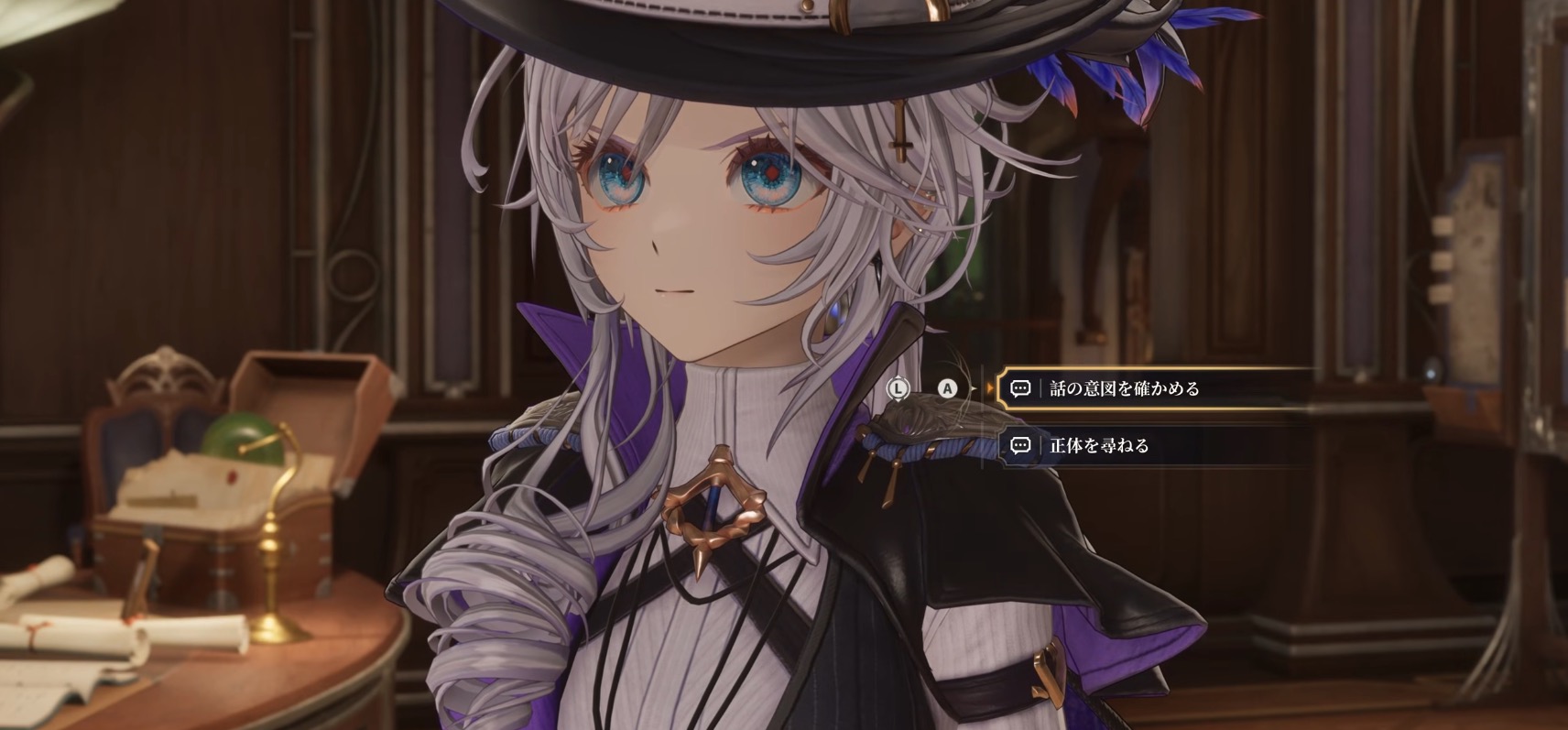Viewport: 1568px width, 730px height.
Task: Click the down arrow below the L stick icon
Action: [x=898, y=400]
